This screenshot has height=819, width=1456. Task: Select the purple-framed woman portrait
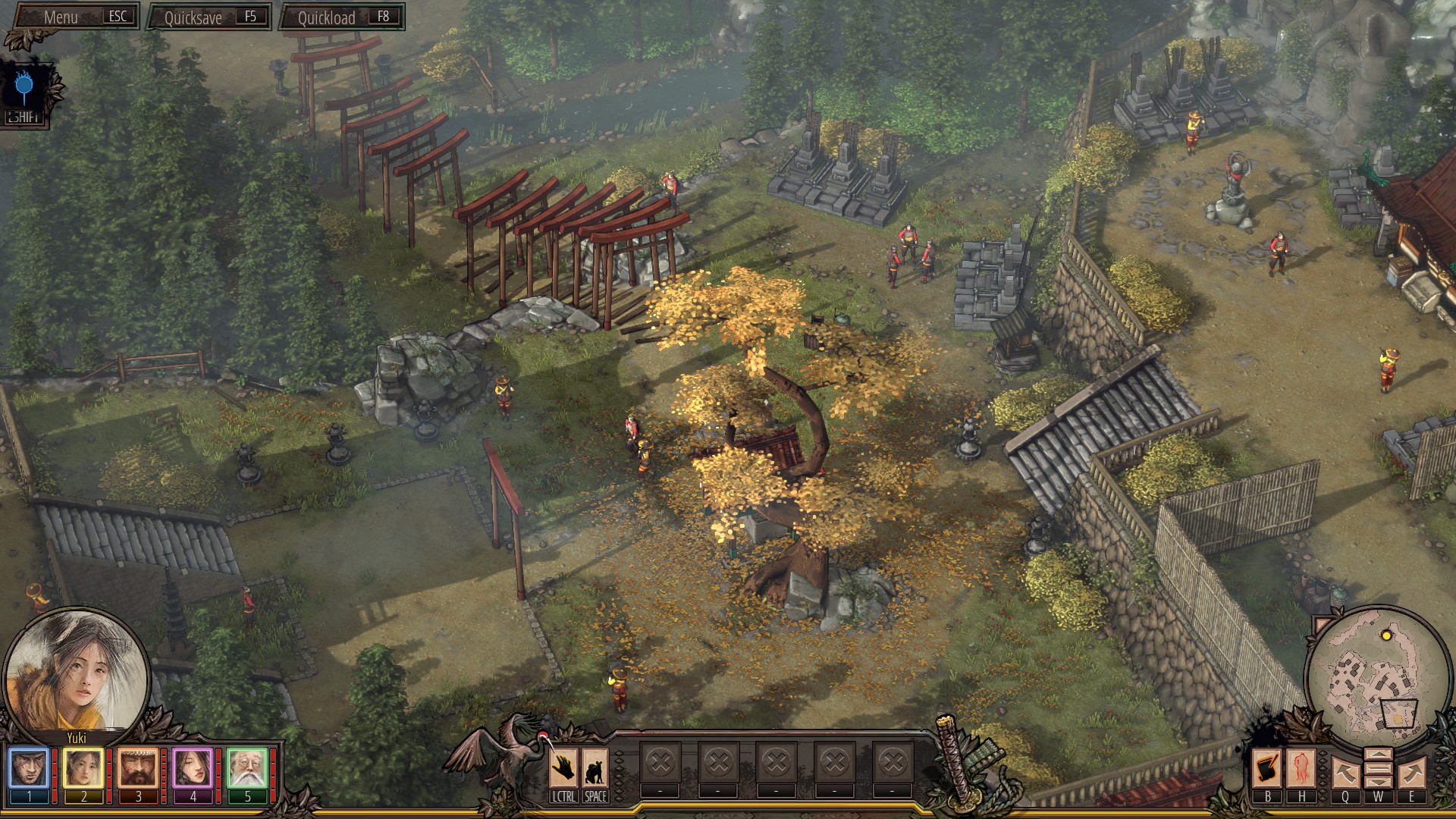click(x=193, y=768)
